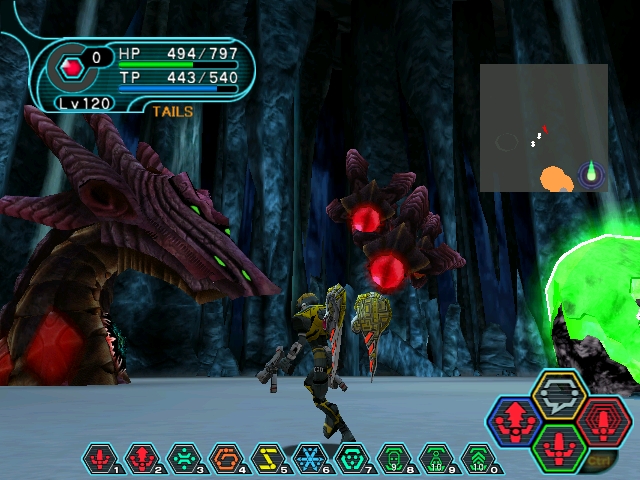Activate the orange technique in hotbar slot 4
This screenshot has width=640, height=480.
[226, 459]
